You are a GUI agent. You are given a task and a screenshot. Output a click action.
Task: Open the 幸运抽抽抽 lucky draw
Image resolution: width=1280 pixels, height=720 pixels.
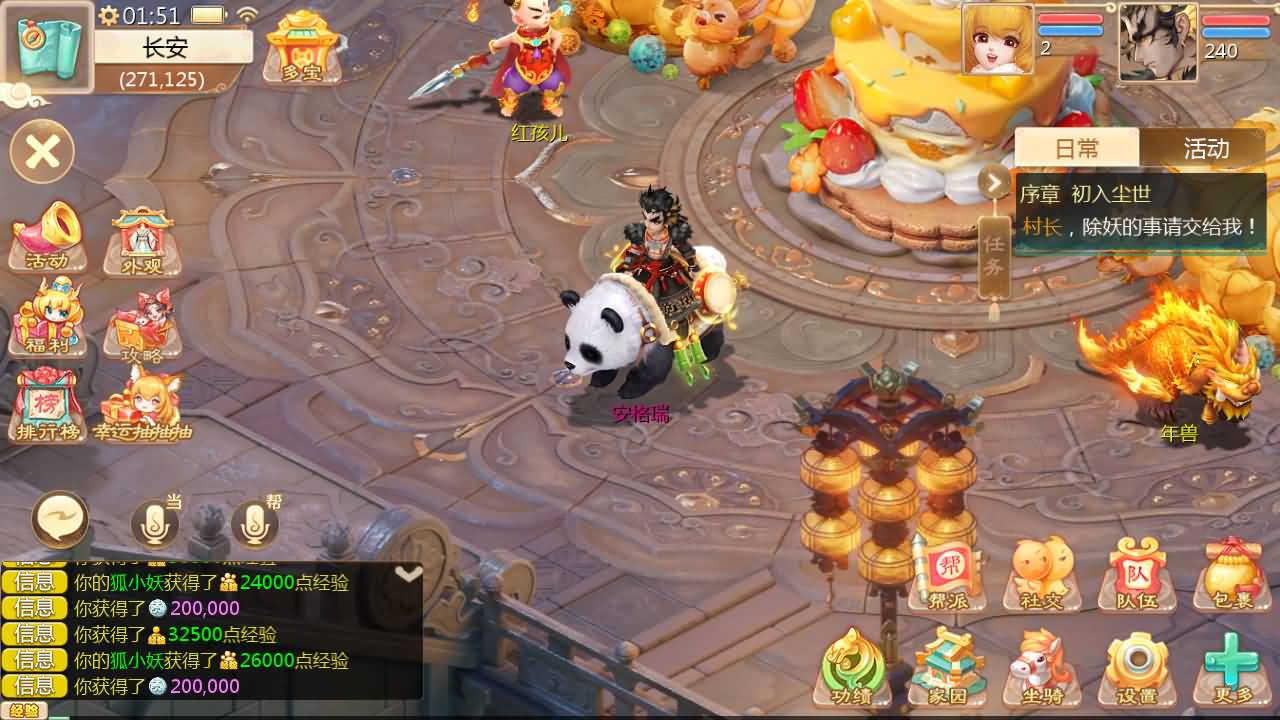143,405
